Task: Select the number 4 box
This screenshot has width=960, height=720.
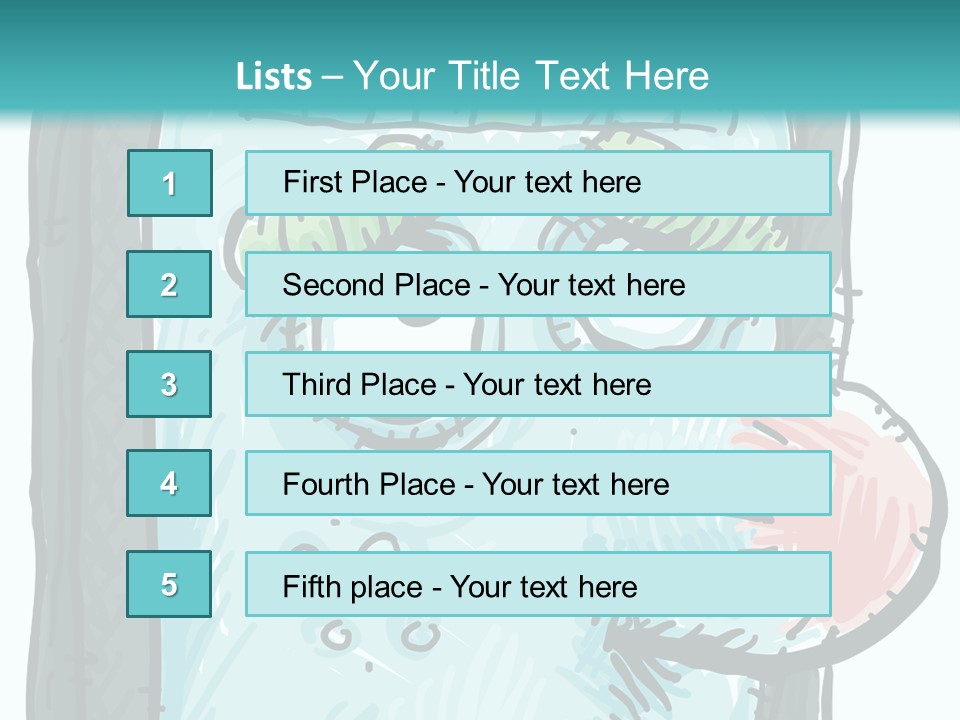Action: coord(169,483)
